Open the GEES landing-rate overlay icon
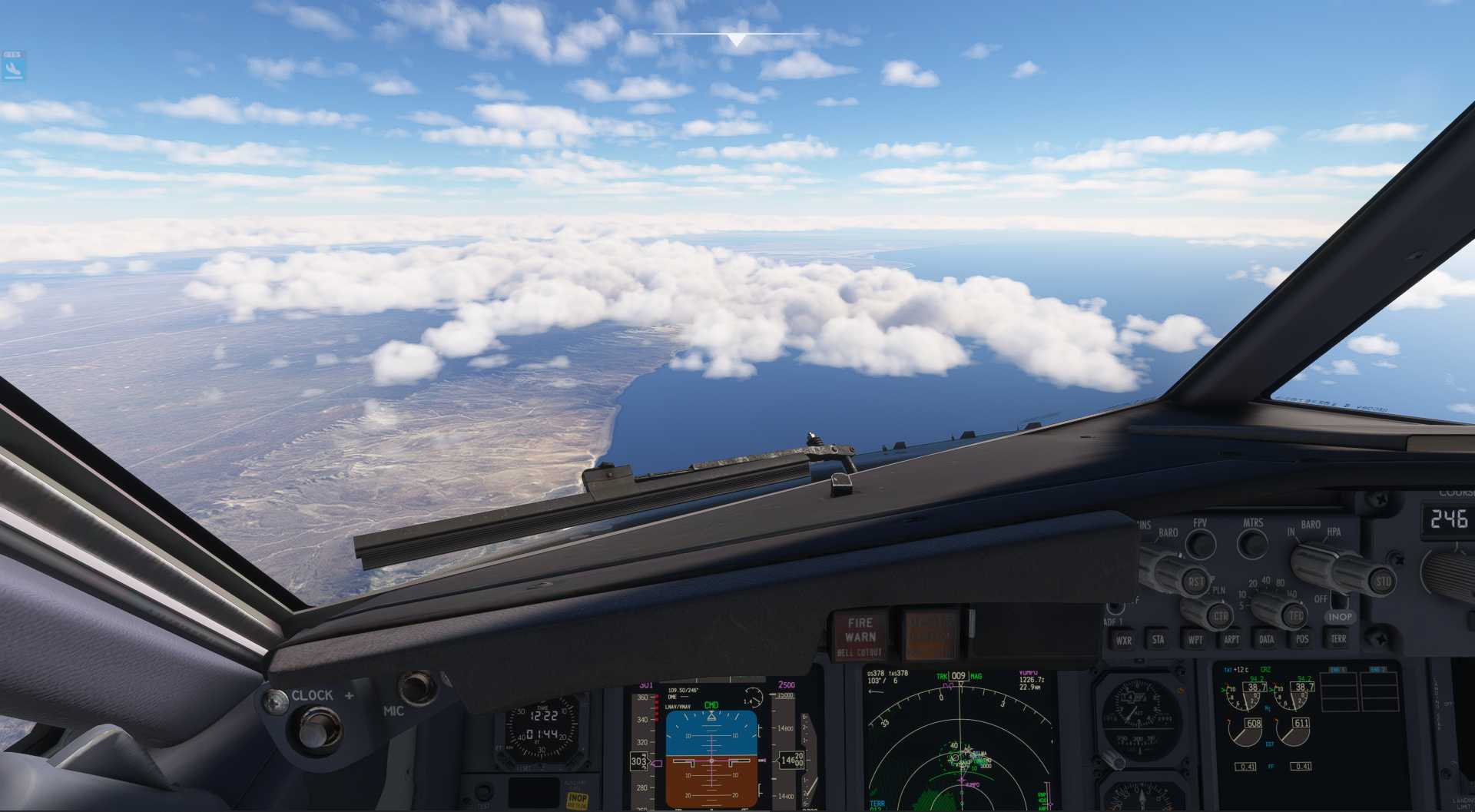The height and width of the screenshot is (812, 1475). [x=13, y=66]
